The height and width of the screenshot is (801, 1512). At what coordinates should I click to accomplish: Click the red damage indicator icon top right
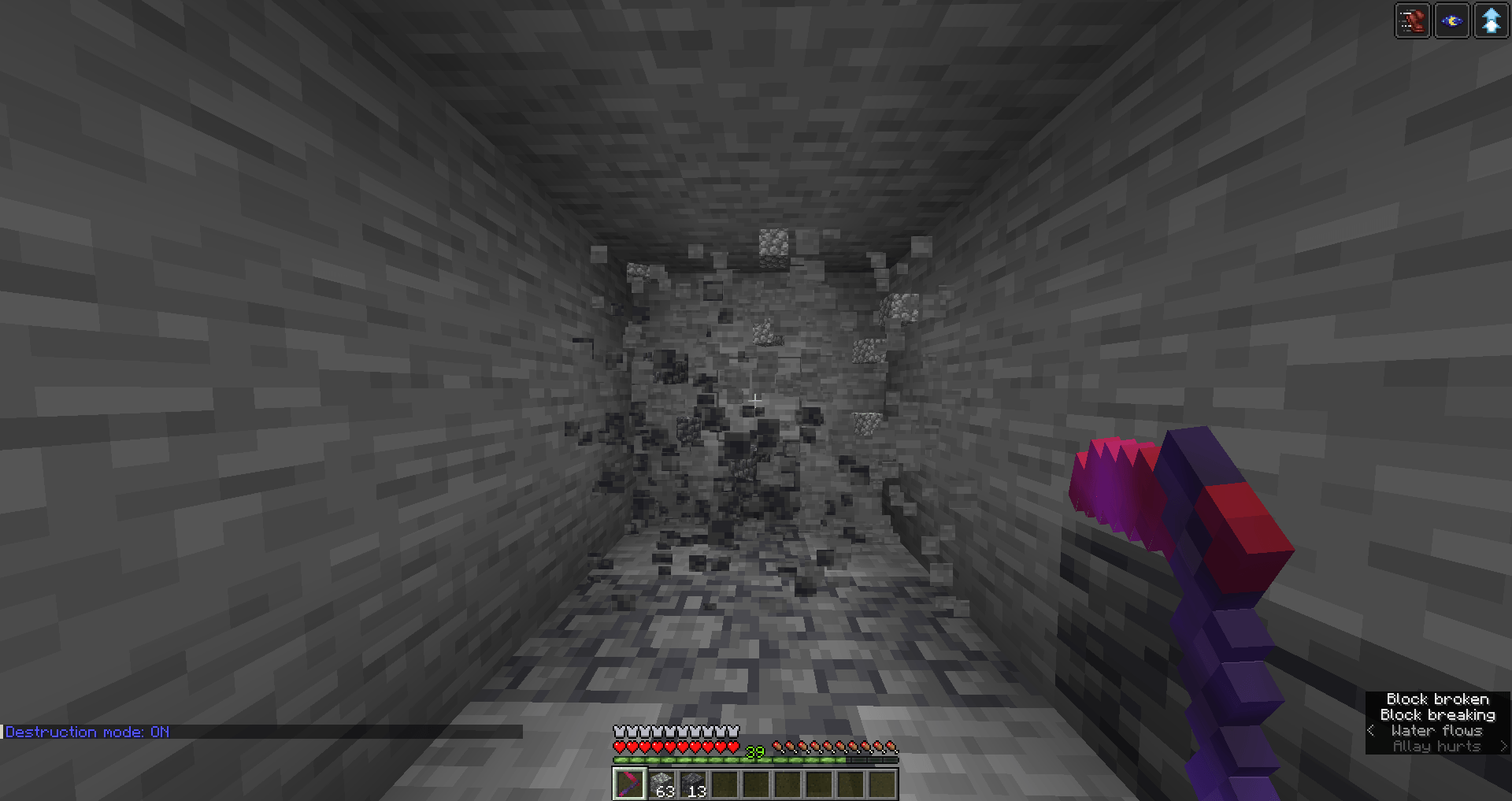pos(1413,20)
